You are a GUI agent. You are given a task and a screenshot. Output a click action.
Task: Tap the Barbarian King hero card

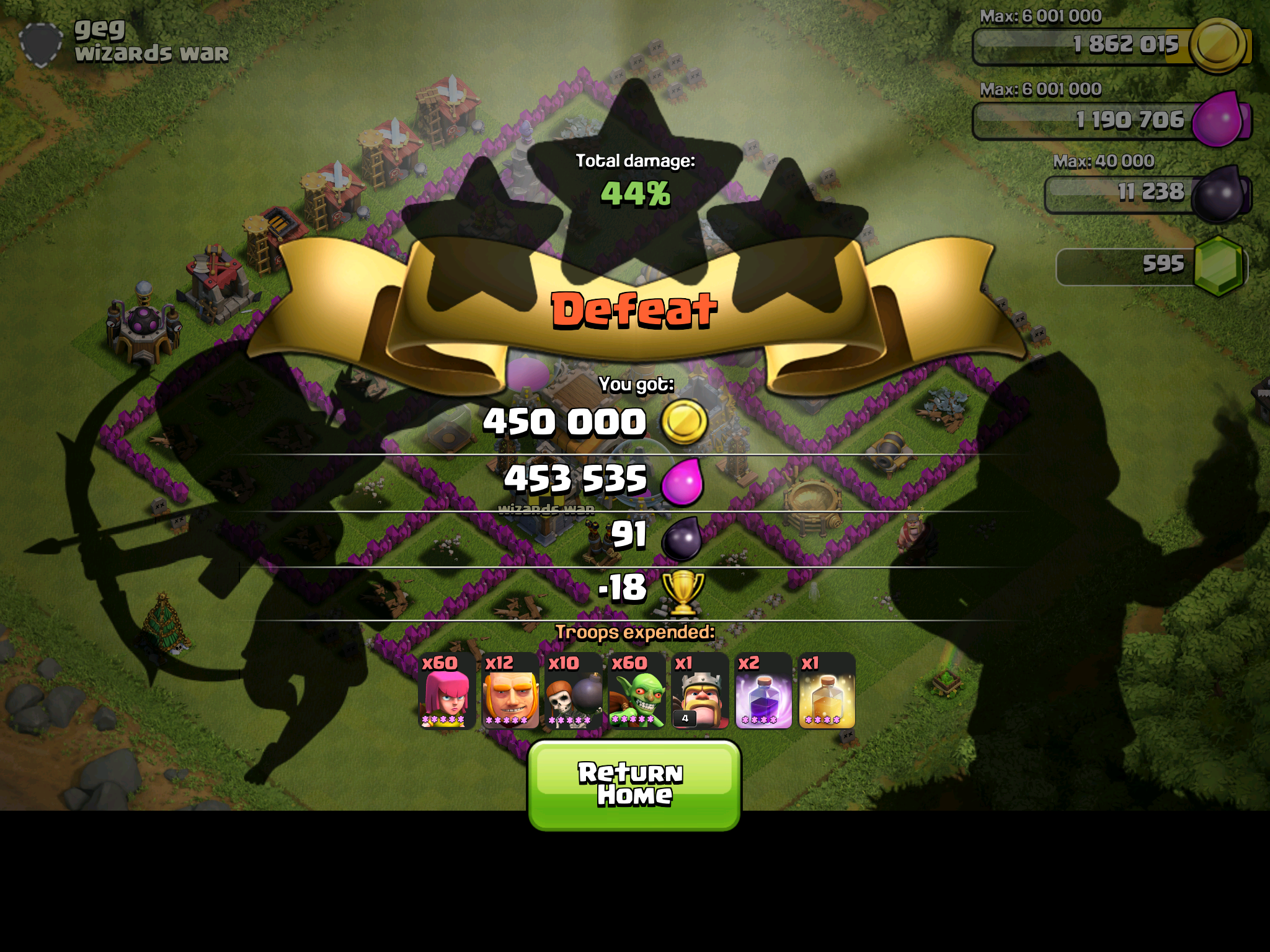pos(700,691)
